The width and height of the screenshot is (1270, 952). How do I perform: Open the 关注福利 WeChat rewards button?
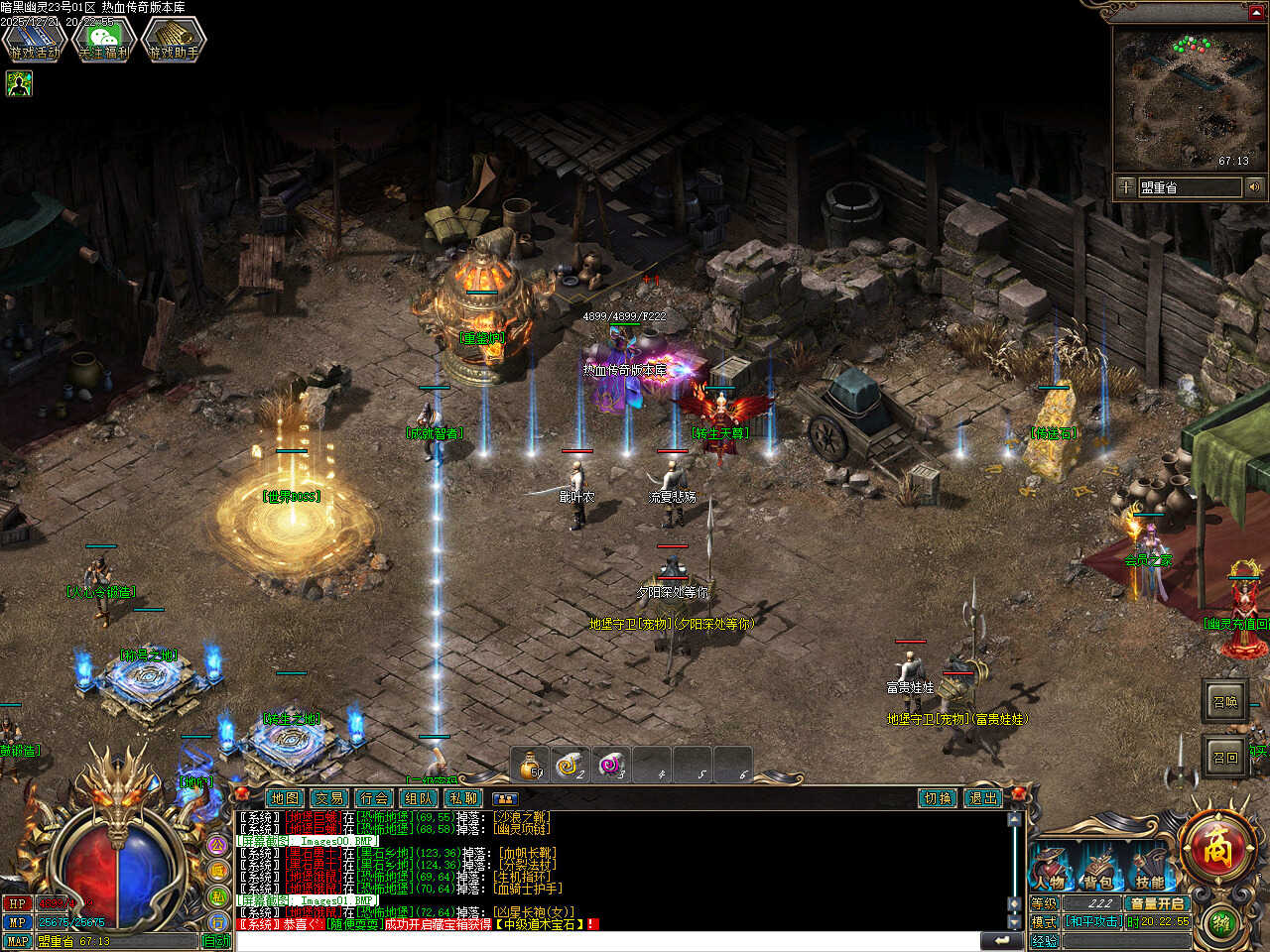pyautogui.click(x=103, y=41)
